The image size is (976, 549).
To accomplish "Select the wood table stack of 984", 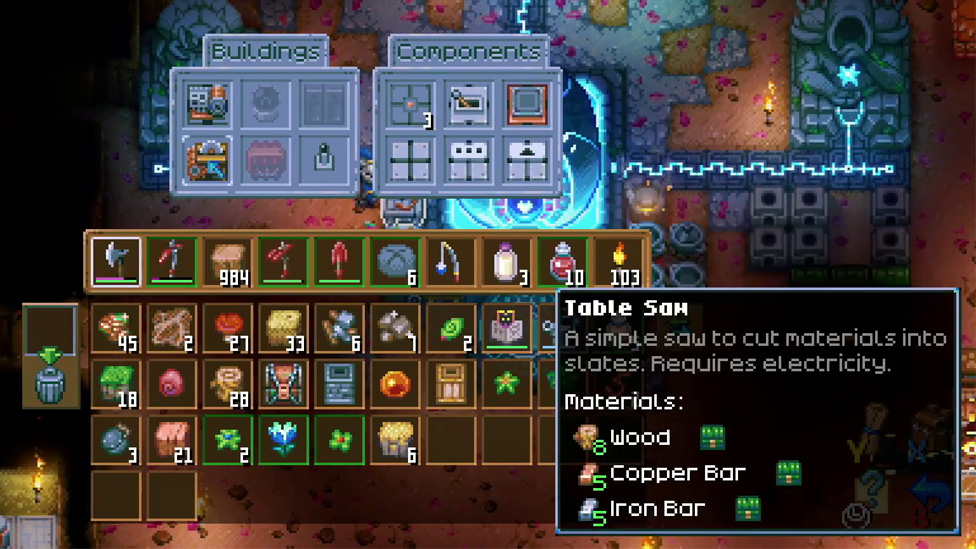I will point(228,262).
